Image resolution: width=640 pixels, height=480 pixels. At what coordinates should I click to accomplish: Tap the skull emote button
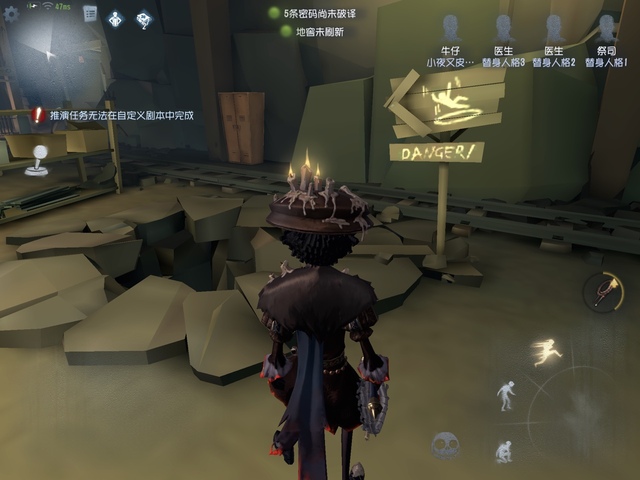(445, 445)
